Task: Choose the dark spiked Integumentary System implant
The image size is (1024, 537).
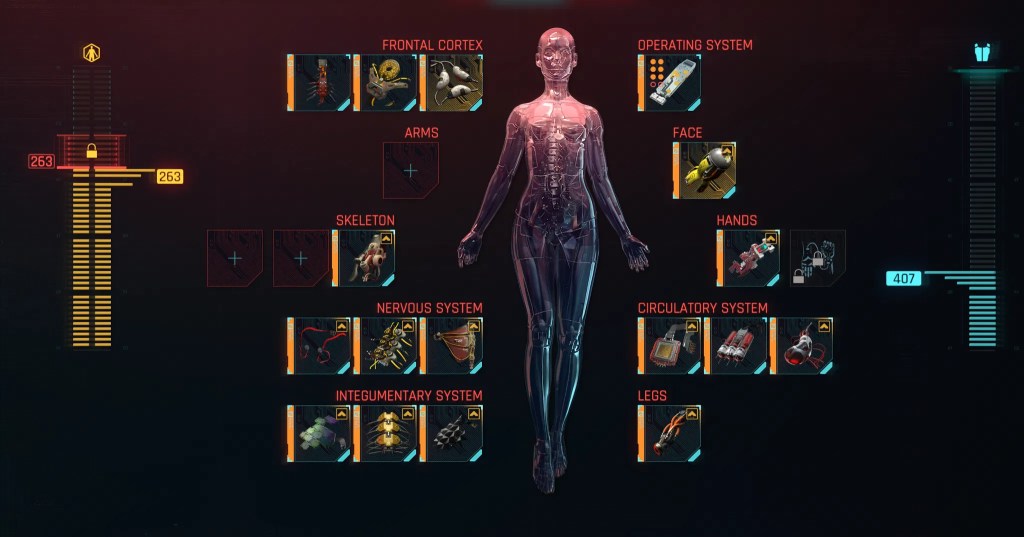Action: (x=452, y=434)
